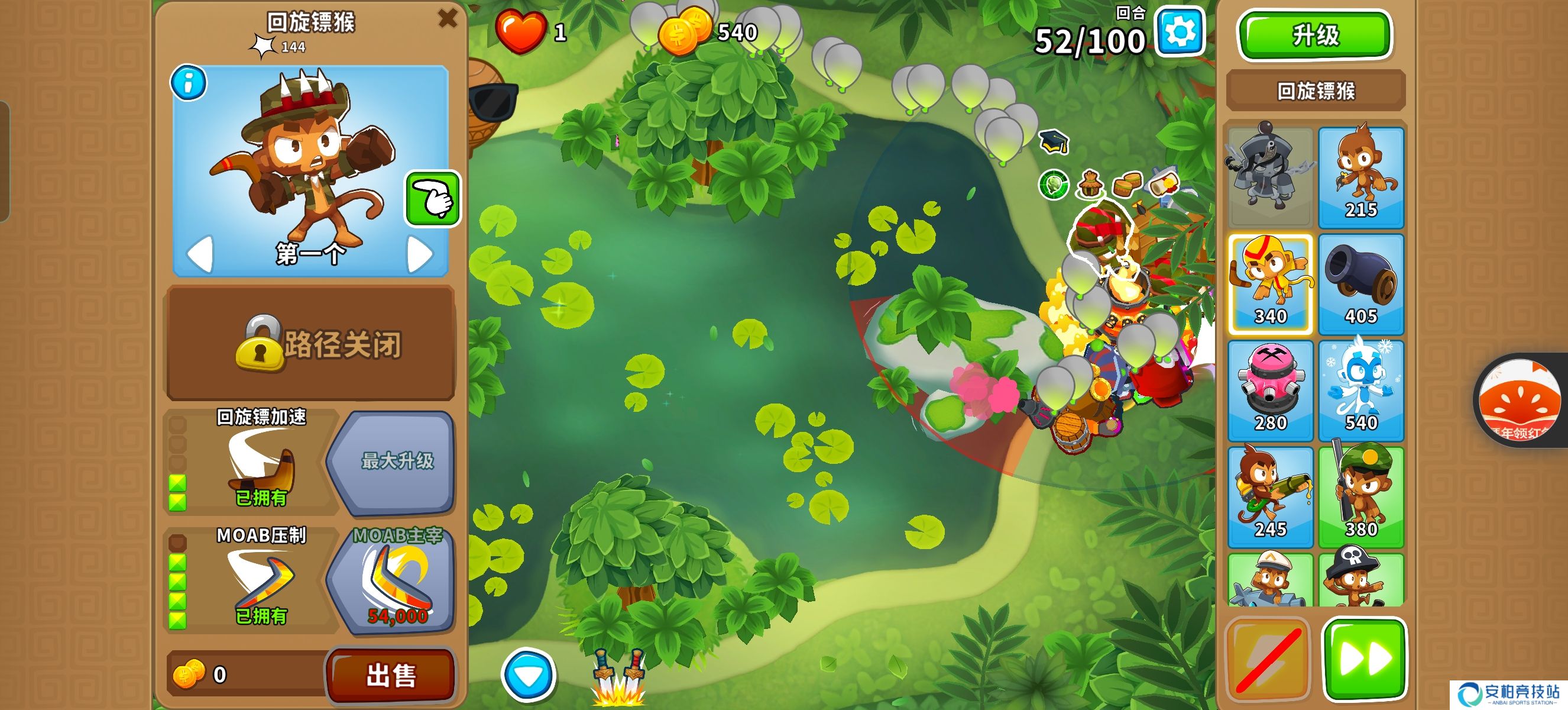This screenshot has width=1568, height=710.
Task: Sell the tower with the 出售 button
Action: [x=391, y=674]
